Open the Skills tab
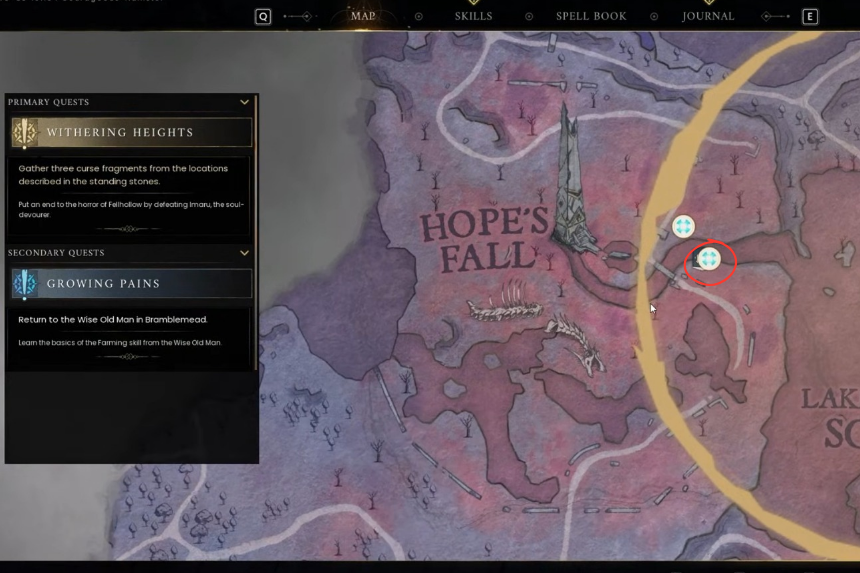 point(473,16)
